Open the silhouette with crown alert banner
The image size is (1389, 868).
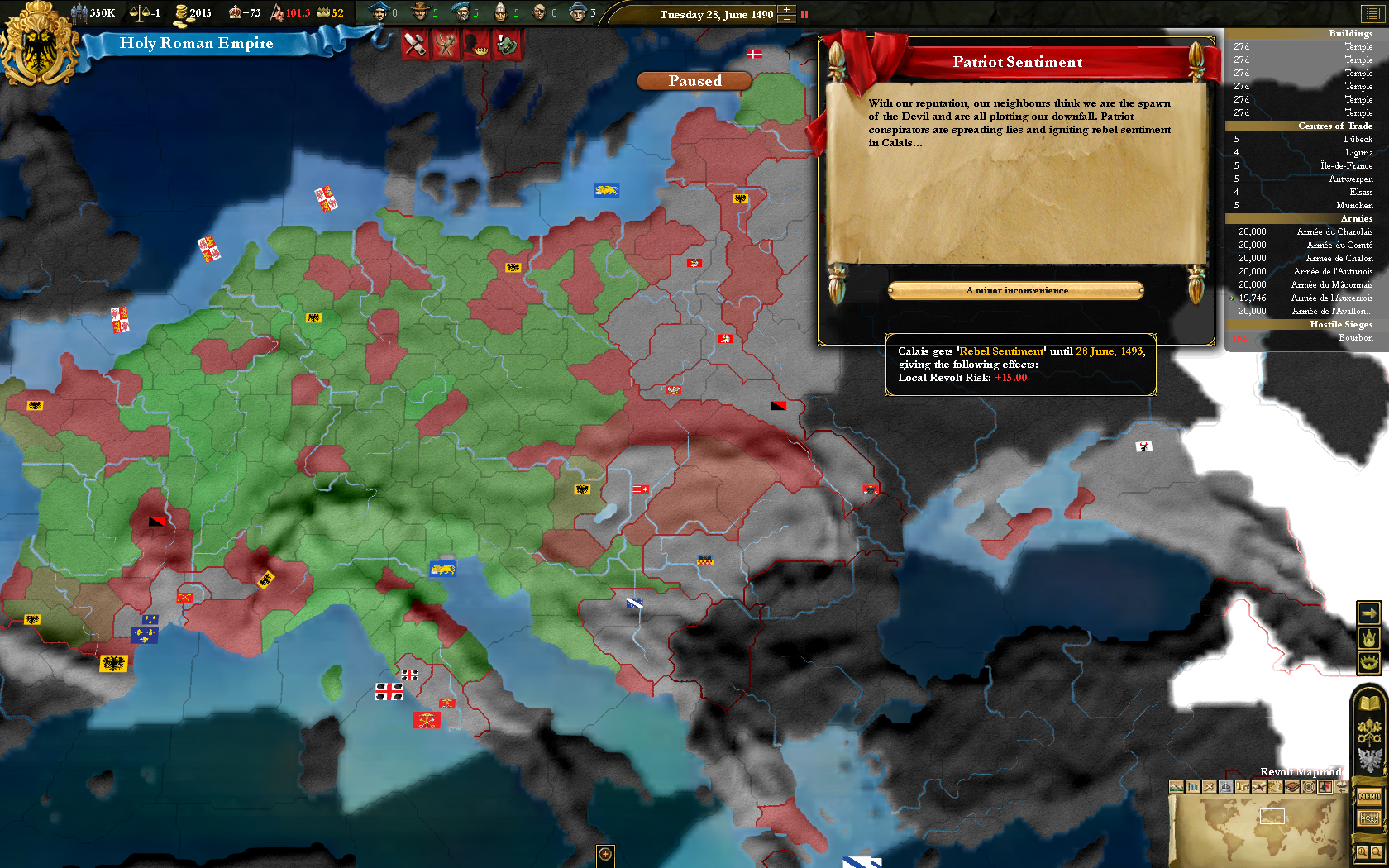point(476,44)
